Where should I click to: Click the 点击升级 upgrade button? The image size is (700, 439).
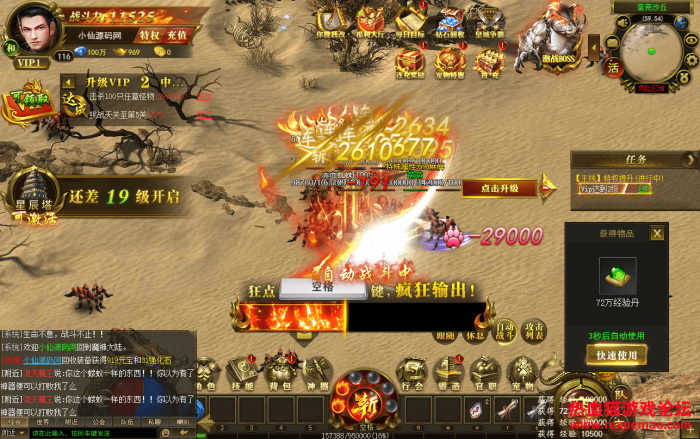pos(499,188)
